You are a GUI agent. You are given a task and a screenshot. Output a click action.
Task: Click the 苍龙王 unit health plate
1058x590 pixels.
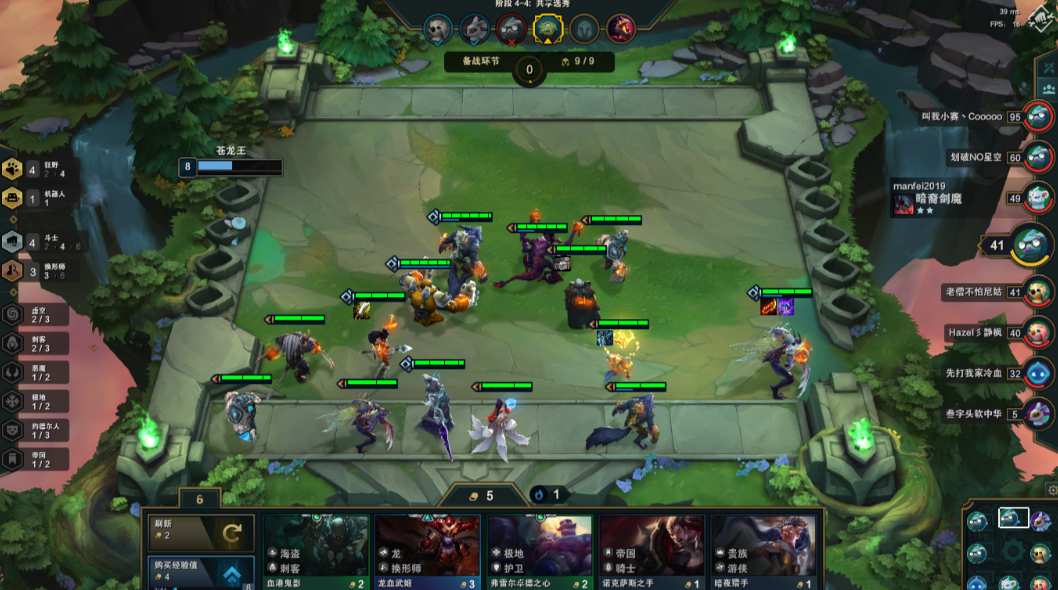pos(229,166)
